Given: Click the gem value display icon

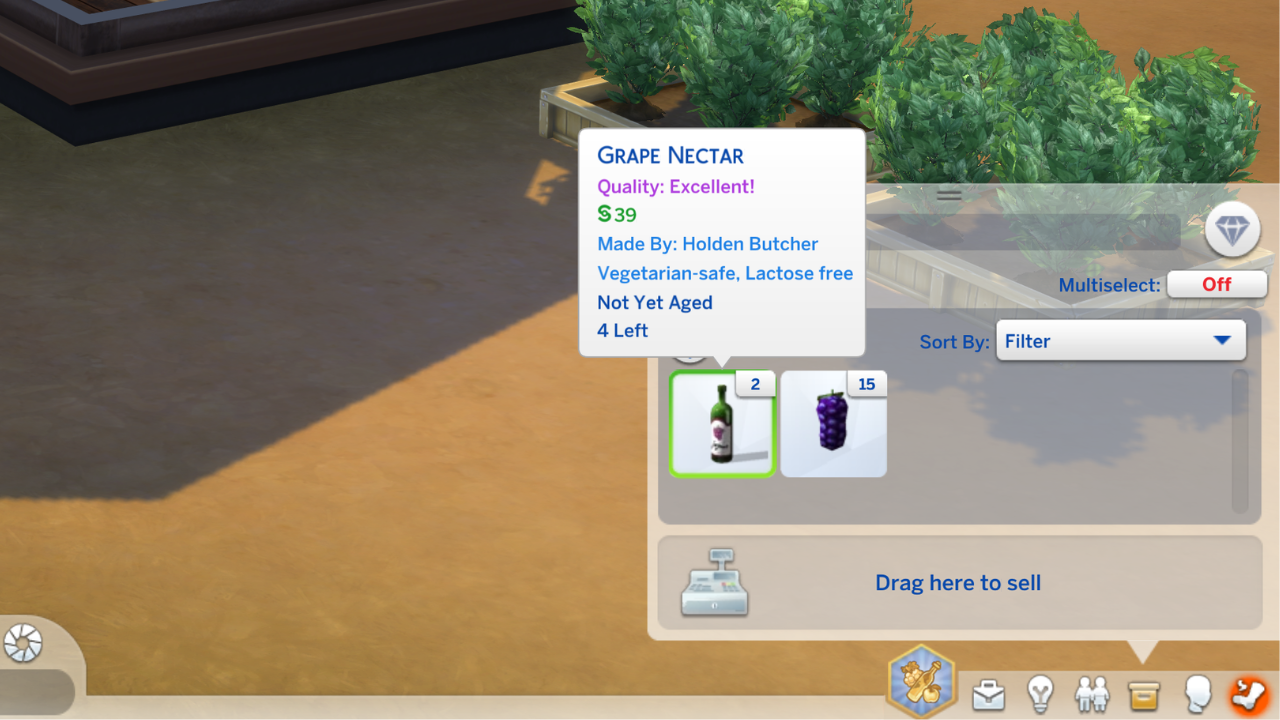Looking at the screenshot, I should coord(1233,229).
